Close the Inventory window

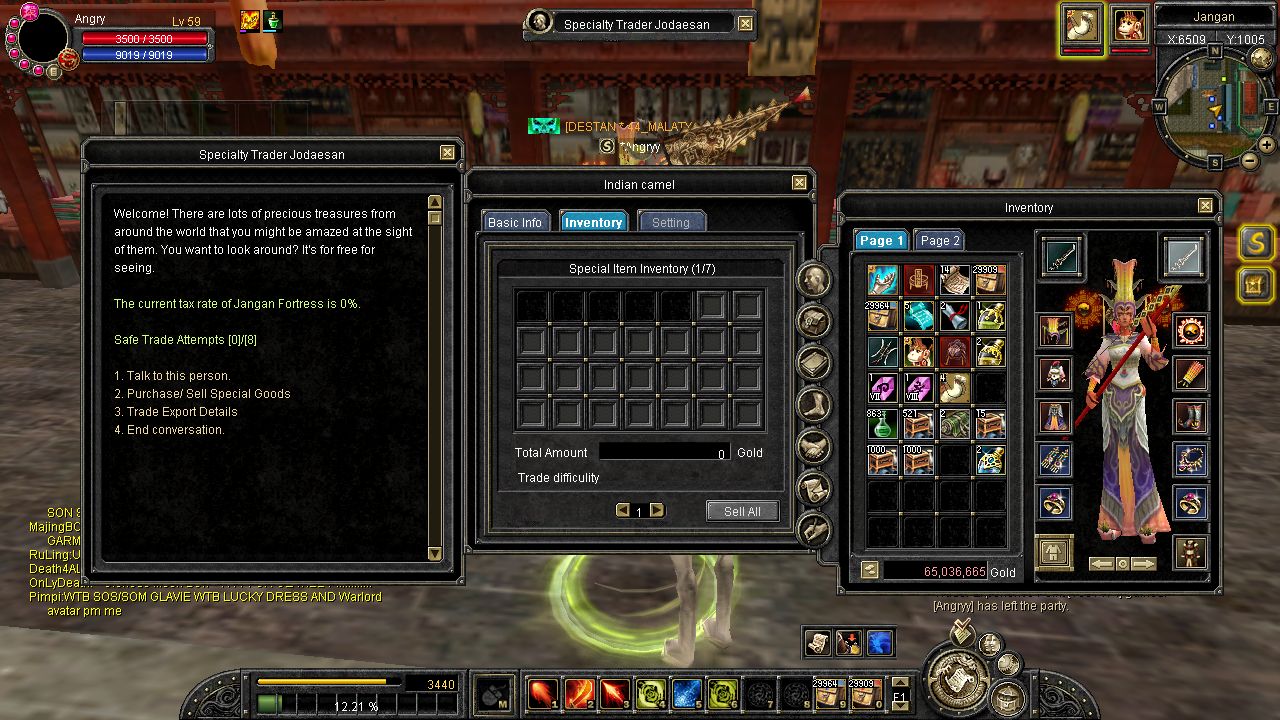[1205, 206]
